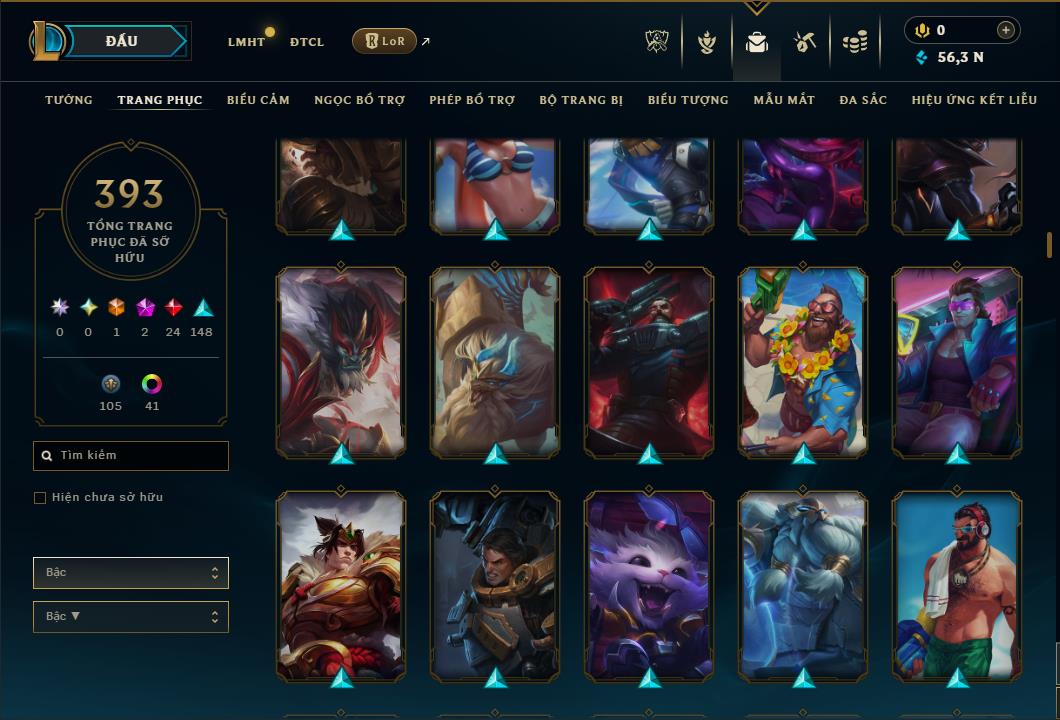The width and height of the screenshot is (1060, 720).
Task: Click the Tìm kiếm search field
Action: point(131,456)
